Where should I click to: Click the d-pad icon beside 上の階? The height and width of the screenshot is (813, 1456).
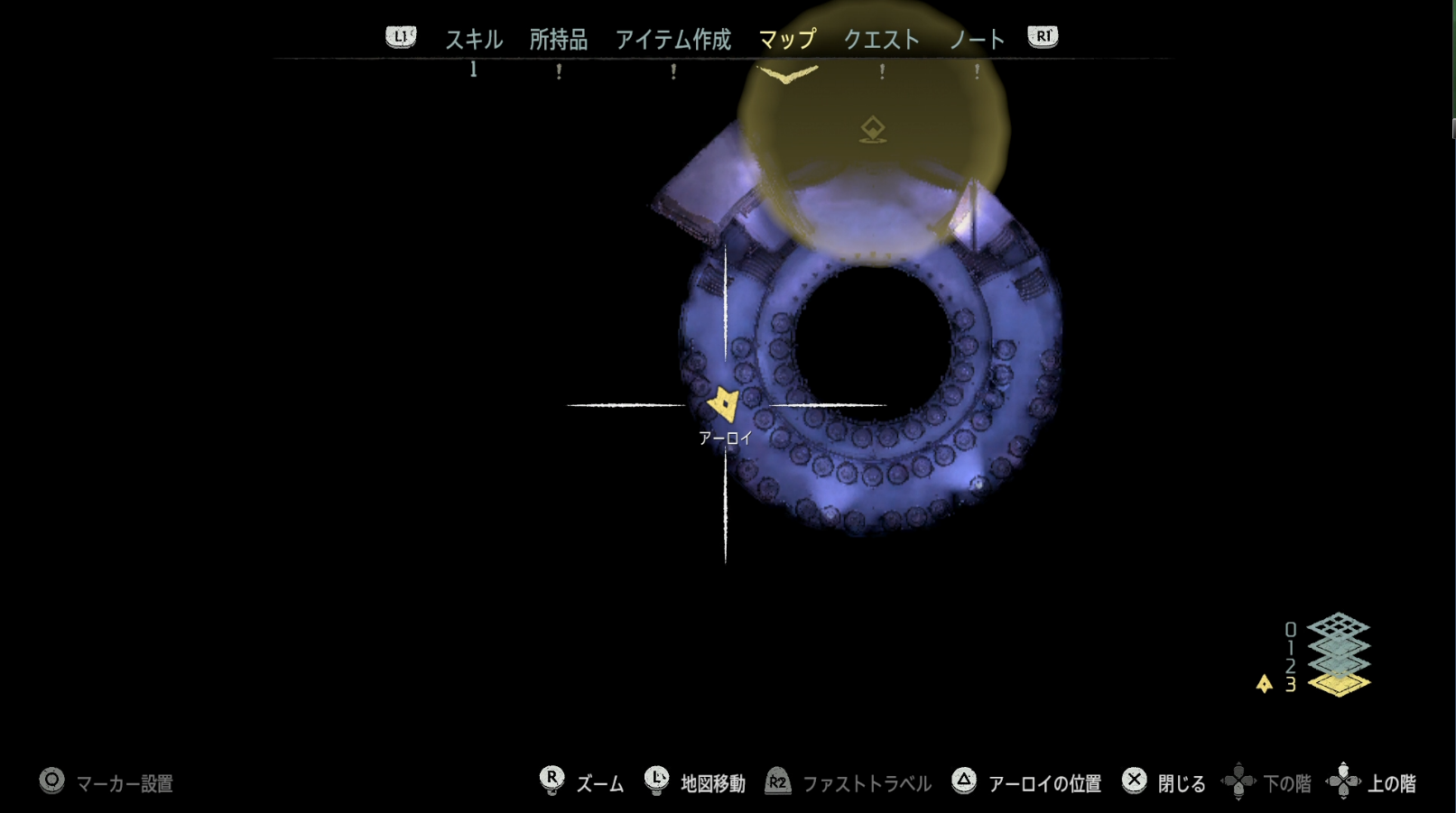pyautogui.click(x=1345, y=783)
